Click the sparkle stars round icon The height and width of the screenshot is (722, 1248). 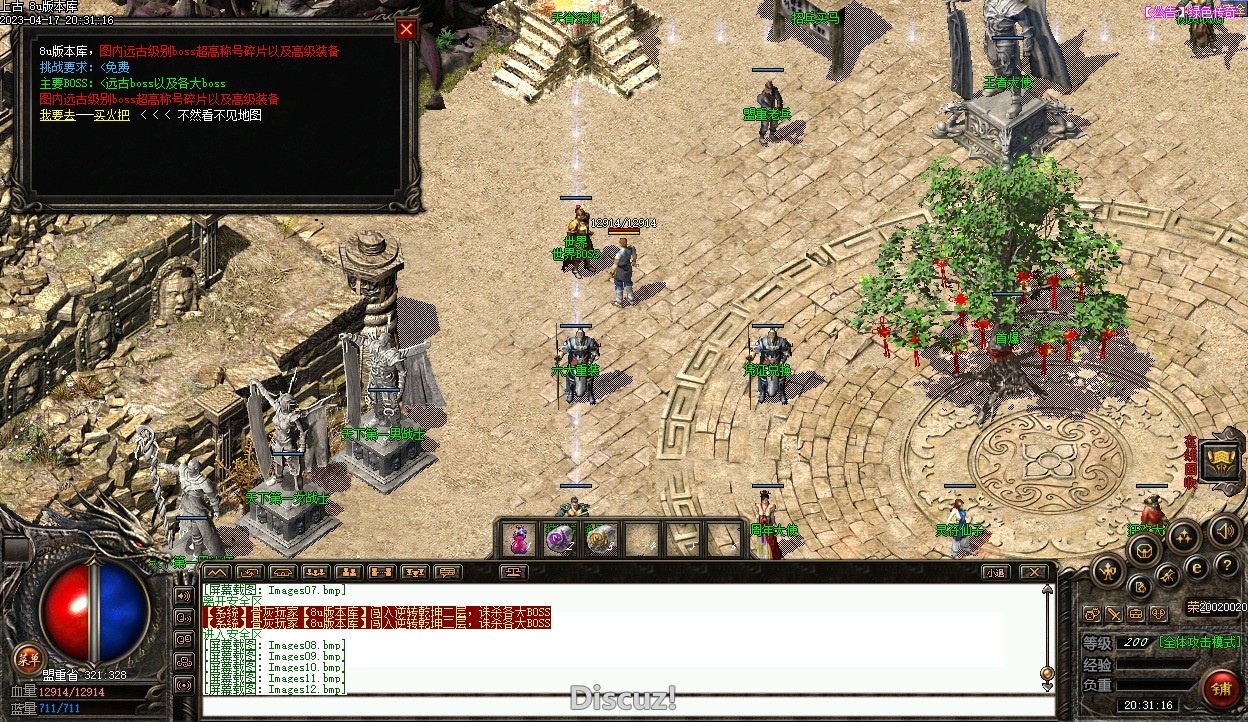coord(1183,537)
